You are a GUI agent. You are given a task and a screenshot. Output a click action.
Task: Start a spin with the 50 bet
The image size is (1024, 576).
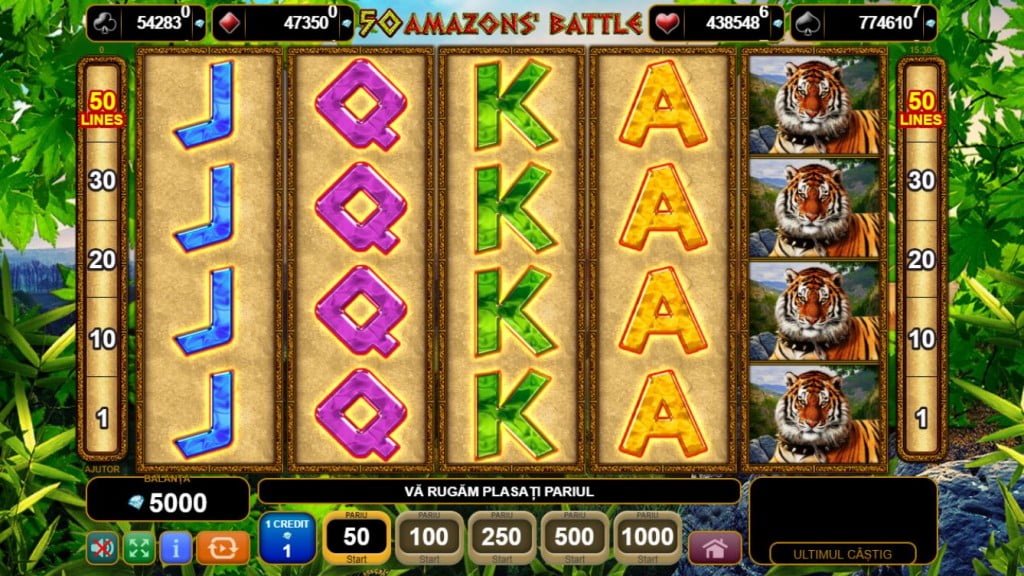click(356, 538)
